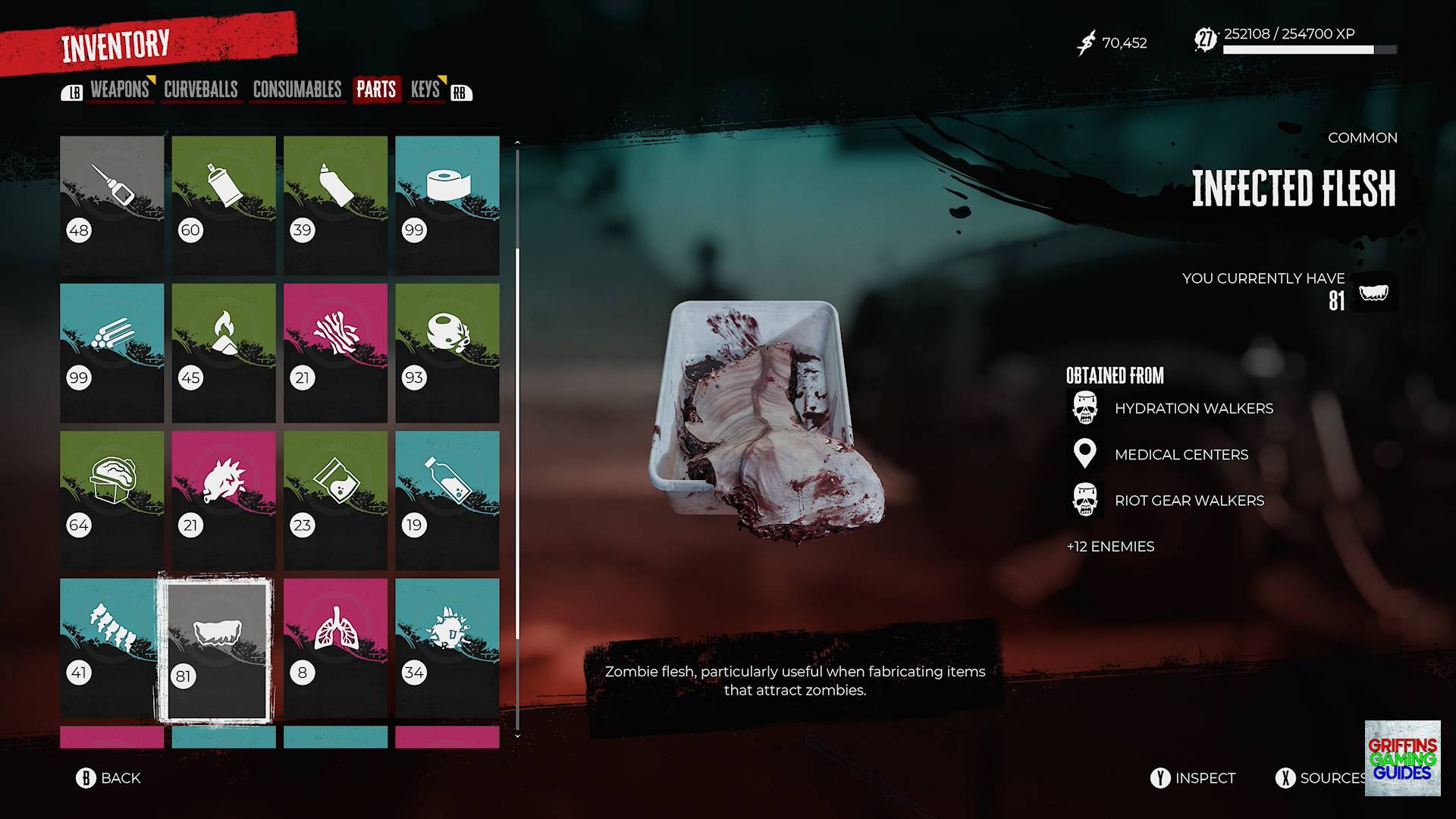Select the Infected Flesh slot
The height and width of the screenshot is (819, 1456).
click(x=217, y=649)
